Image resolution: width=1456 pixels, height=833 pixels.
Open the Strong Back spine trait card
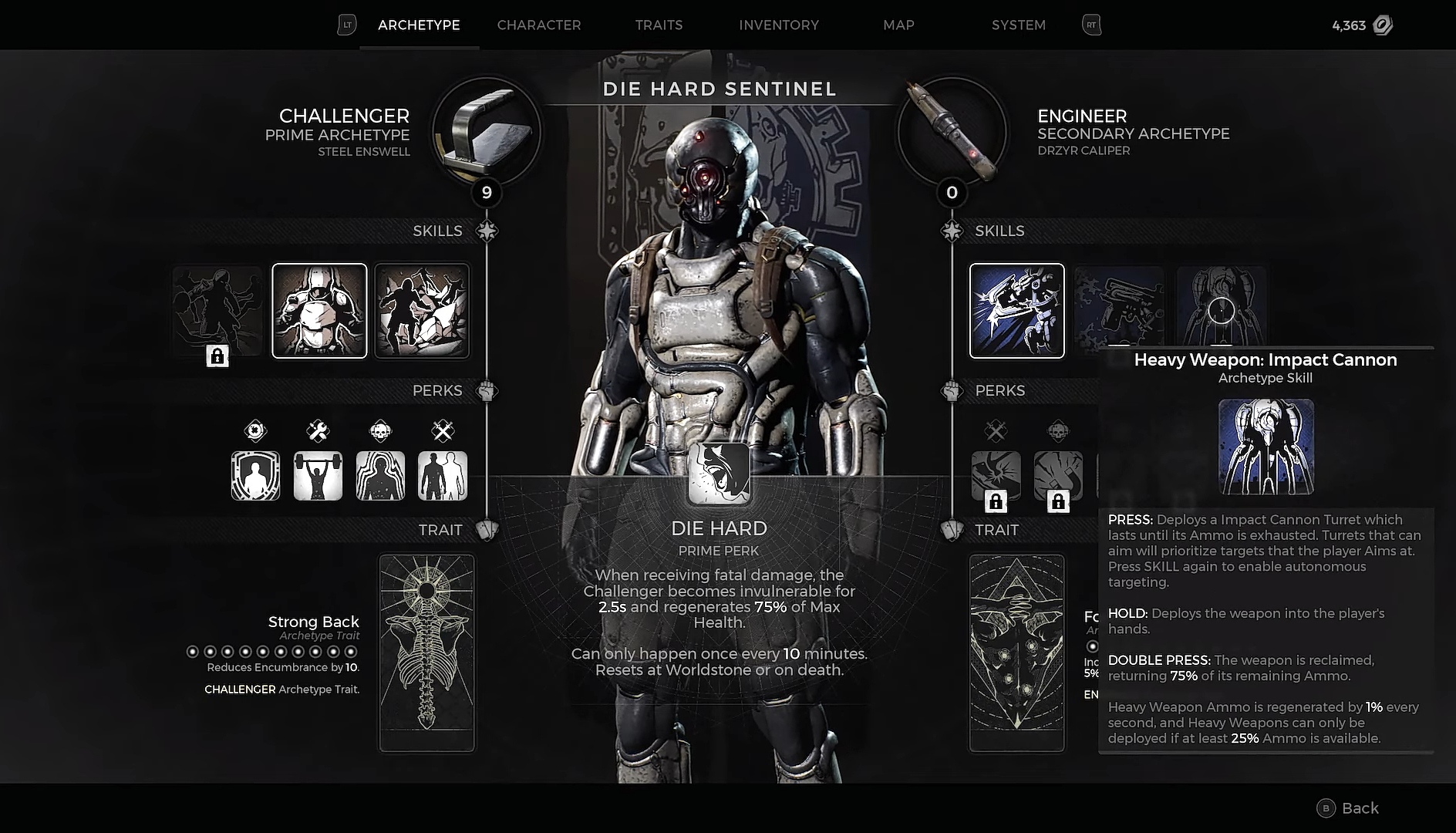(x=427, y=652)
